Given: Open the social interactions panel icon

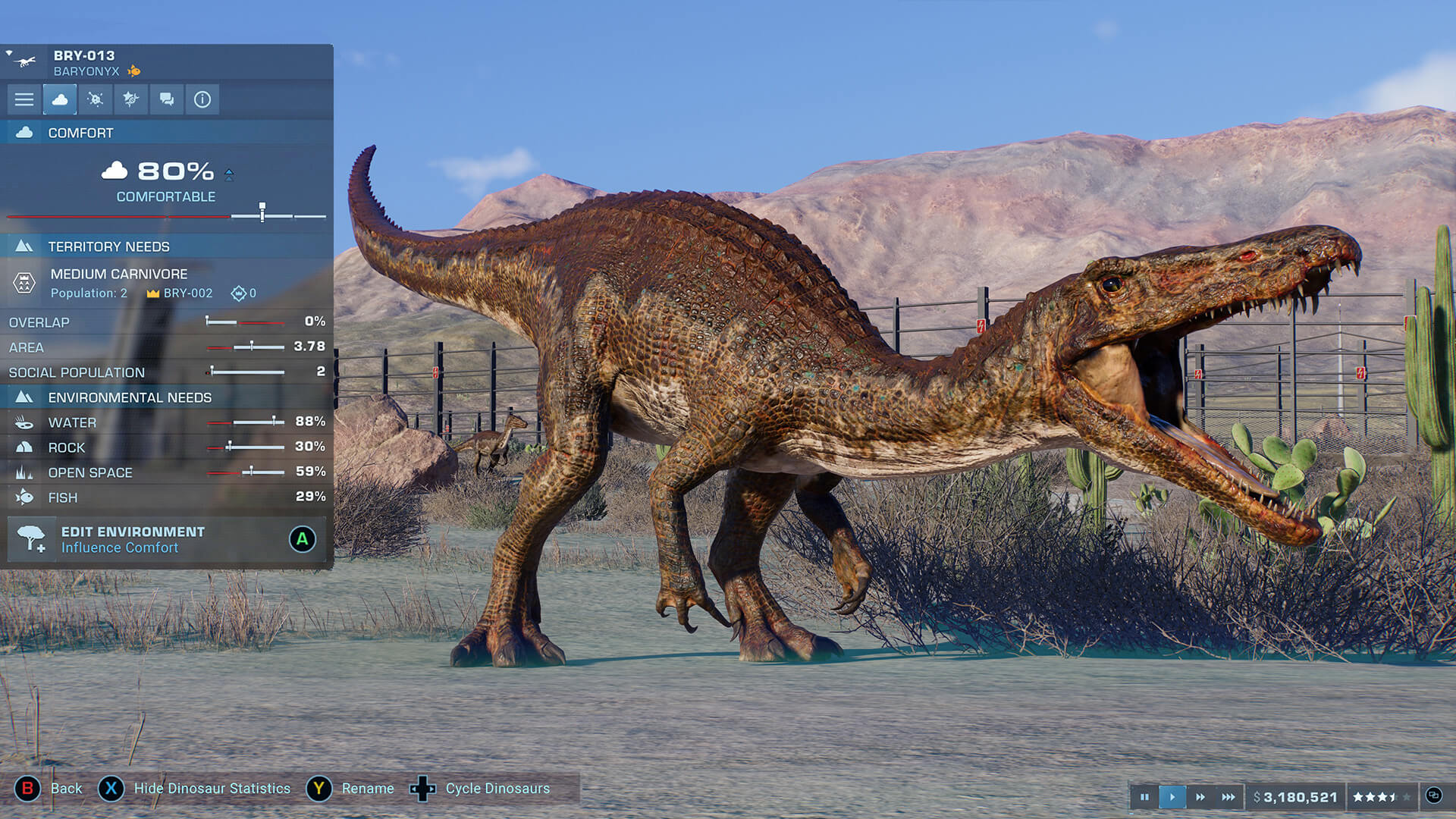Looking at the screenshot, I should pos(166,99).
